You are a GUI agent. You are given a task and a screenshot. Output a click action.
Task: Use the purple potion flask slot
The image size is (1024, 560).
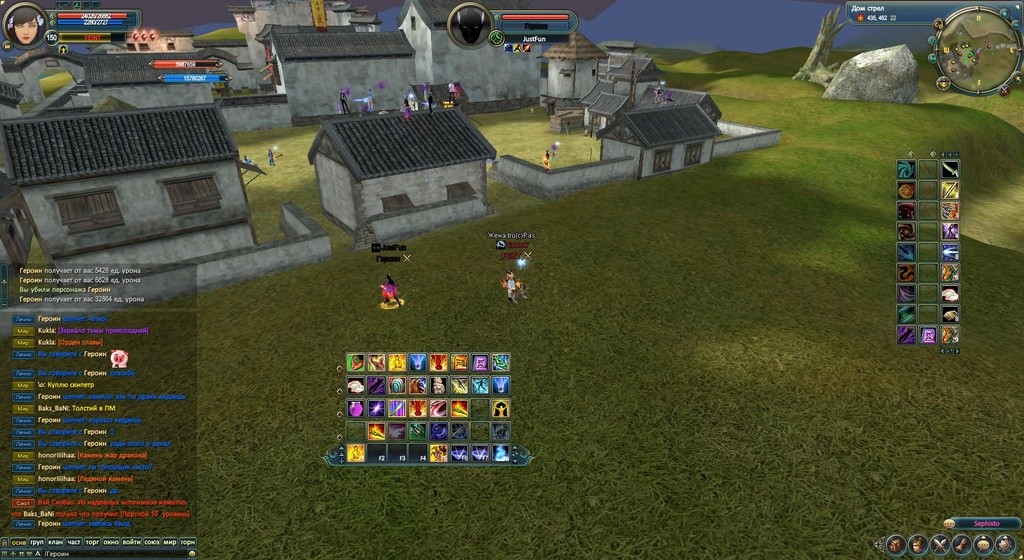(x=356, y=408)
